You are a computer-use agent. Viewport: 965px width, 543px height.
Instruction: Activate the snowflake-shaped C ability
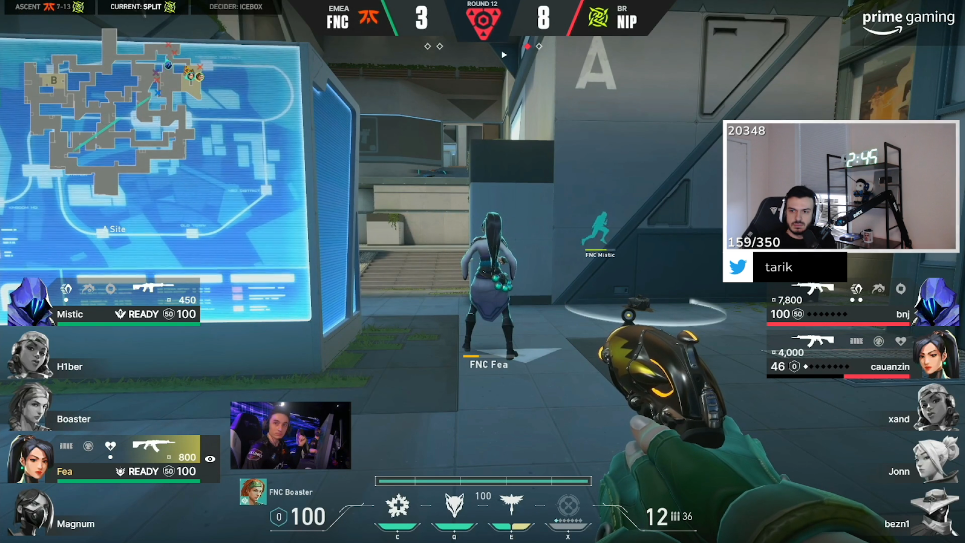point(398,504)
